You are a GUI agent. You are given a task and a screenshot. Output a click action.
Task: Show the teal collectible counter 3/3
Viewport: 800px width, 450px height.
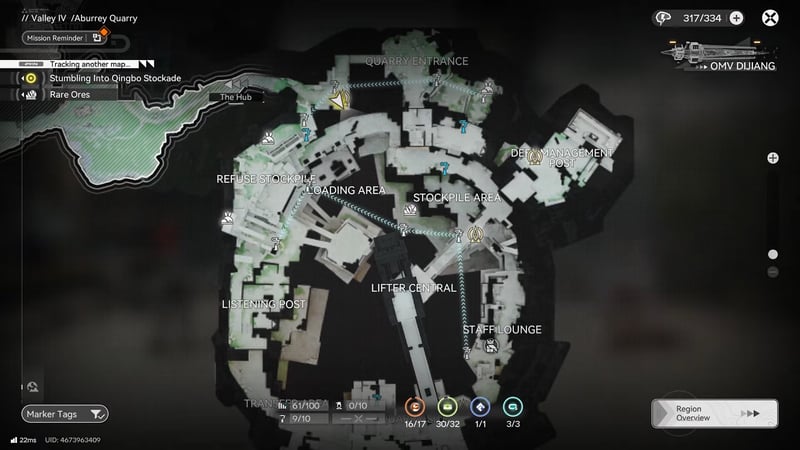[512, 407]
